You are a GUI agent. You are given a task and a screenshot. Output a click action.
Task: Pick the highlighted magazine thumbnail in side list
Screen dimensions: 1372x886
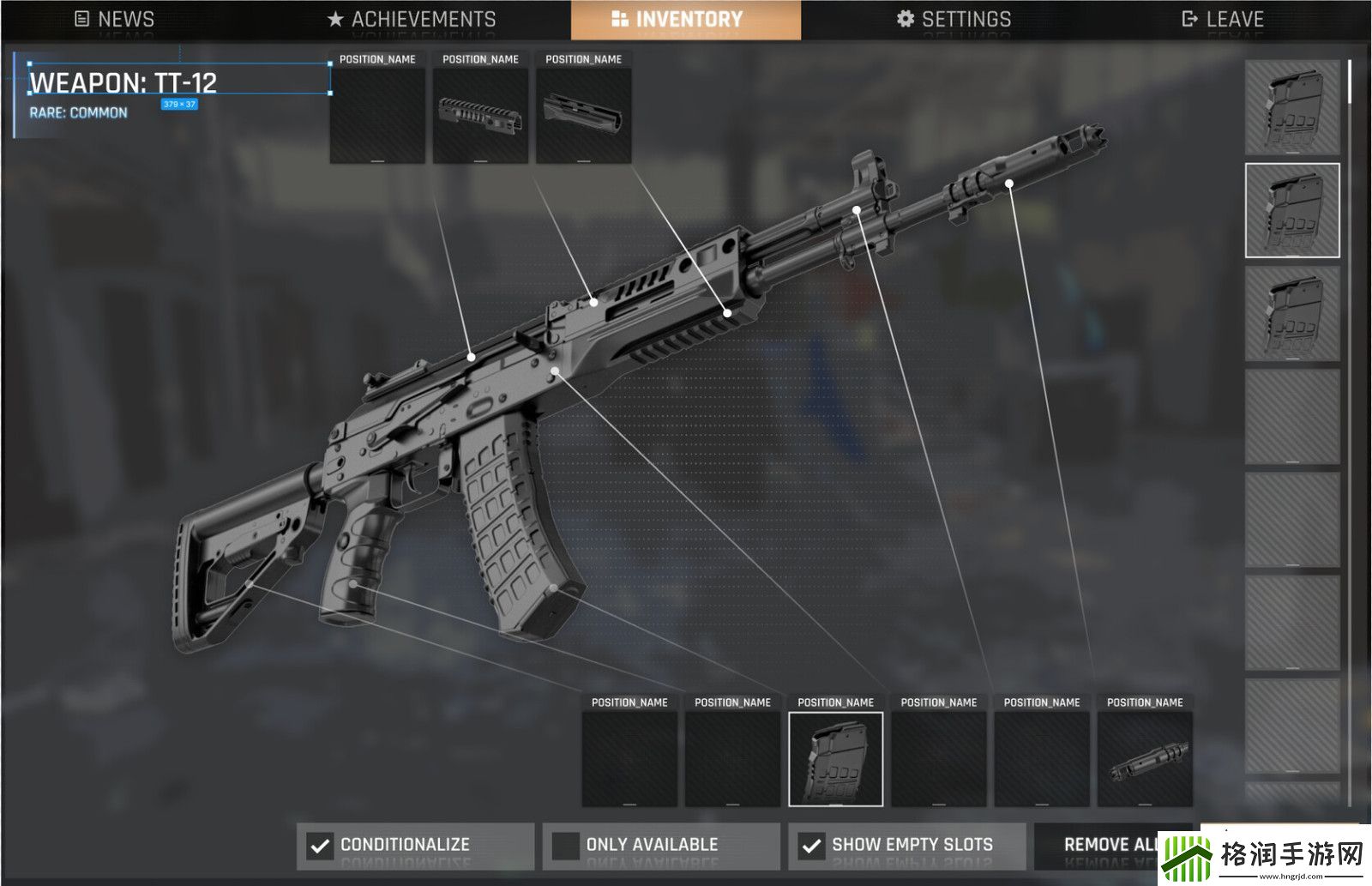[x=1292, y=210]
